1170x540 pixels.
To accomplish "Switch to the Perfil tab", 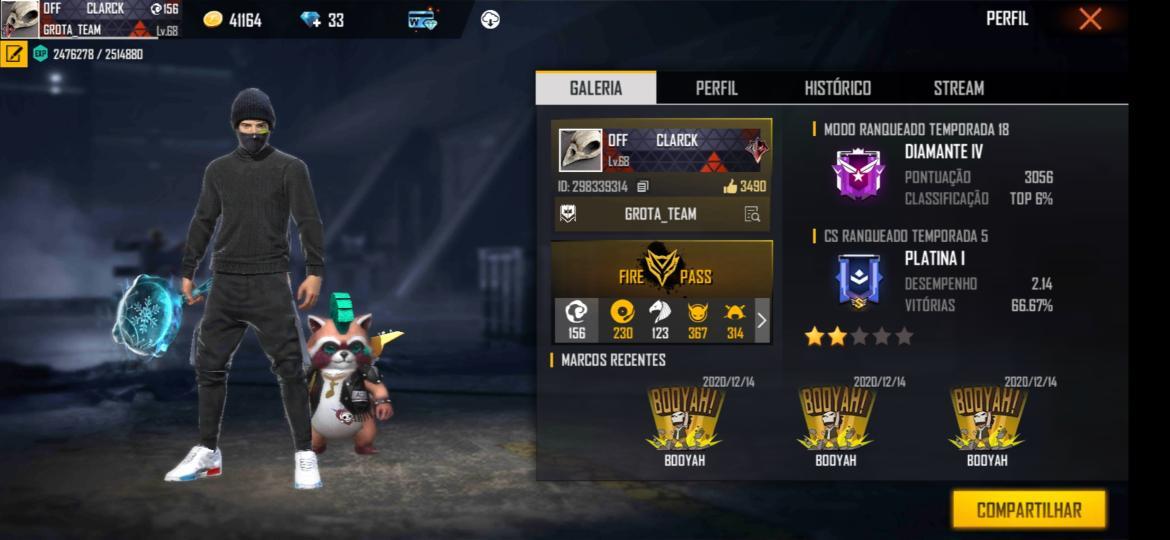I will [x=716, y=88].
